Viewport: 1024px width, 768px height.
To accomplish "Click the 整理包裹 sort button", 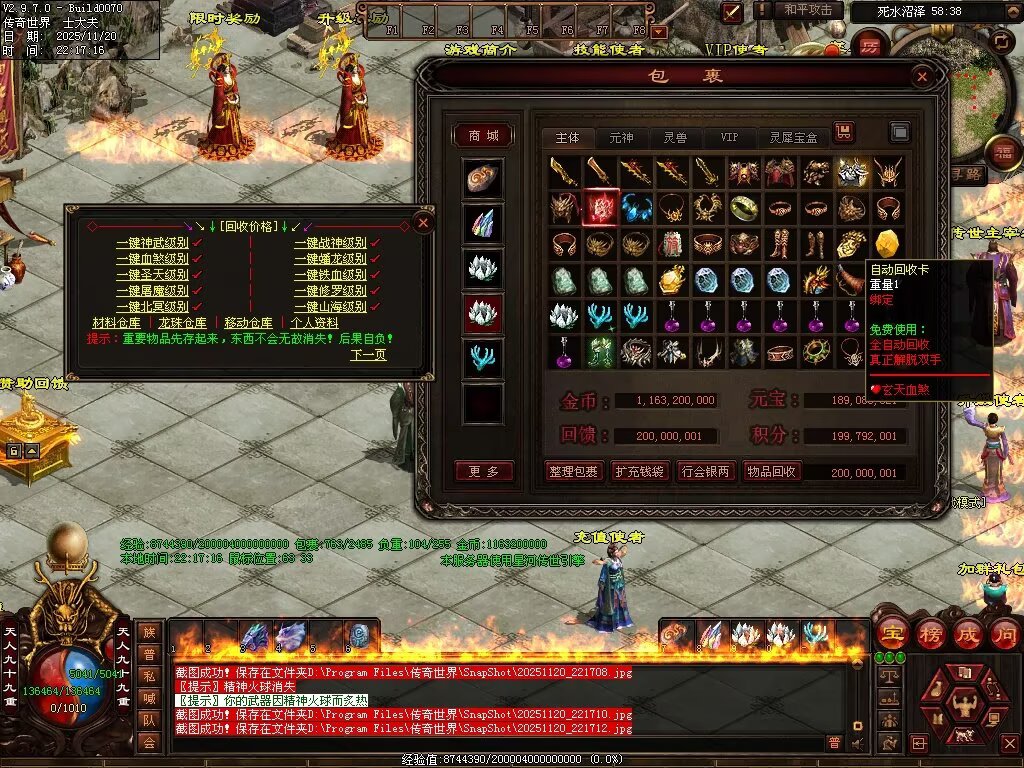I will coord(574,472).
